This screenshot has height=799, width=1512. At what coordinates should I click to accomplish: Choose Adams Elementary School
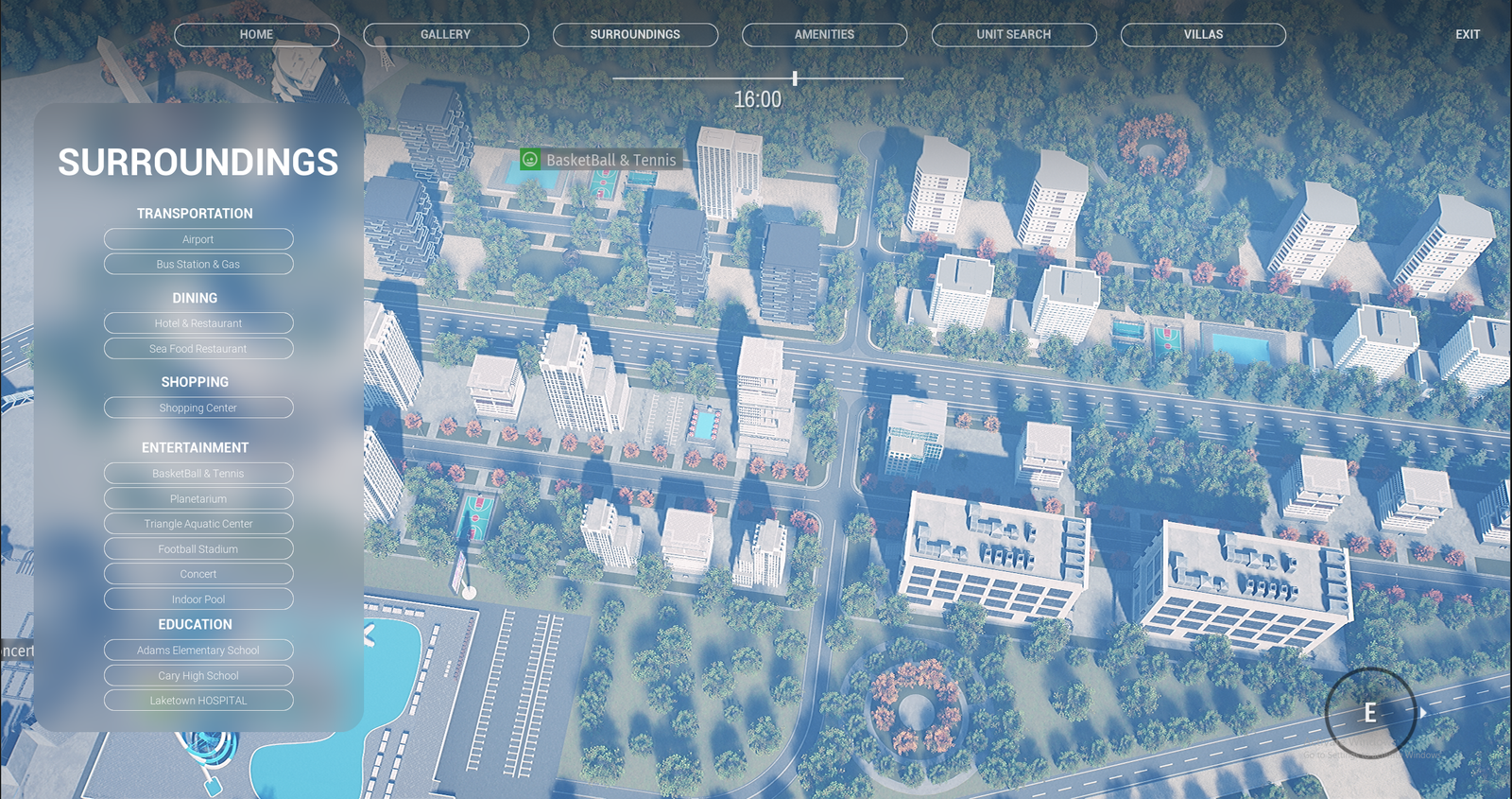tap(198, 651)
